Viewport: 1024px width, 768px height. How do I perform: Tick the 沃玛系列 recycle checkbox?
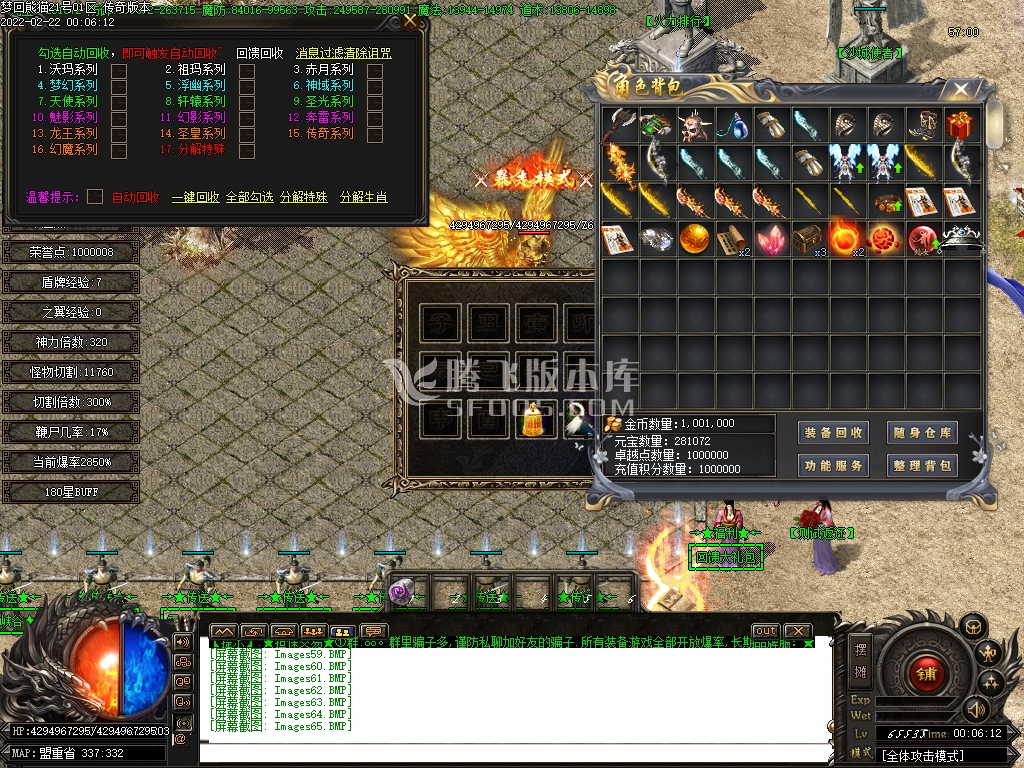(x=118, y=71)
